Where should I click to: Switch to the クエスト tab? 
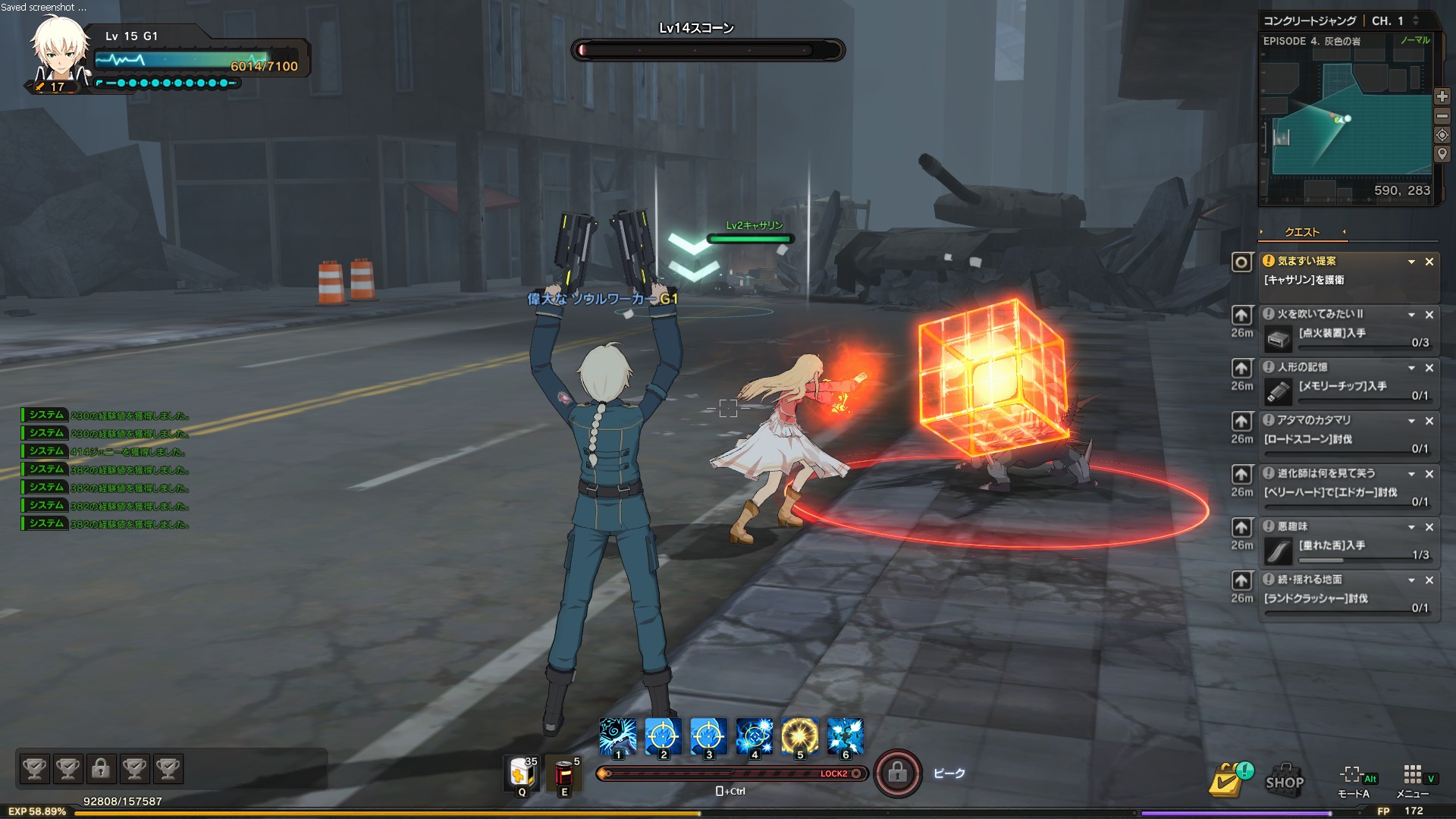pos(1302,232)
